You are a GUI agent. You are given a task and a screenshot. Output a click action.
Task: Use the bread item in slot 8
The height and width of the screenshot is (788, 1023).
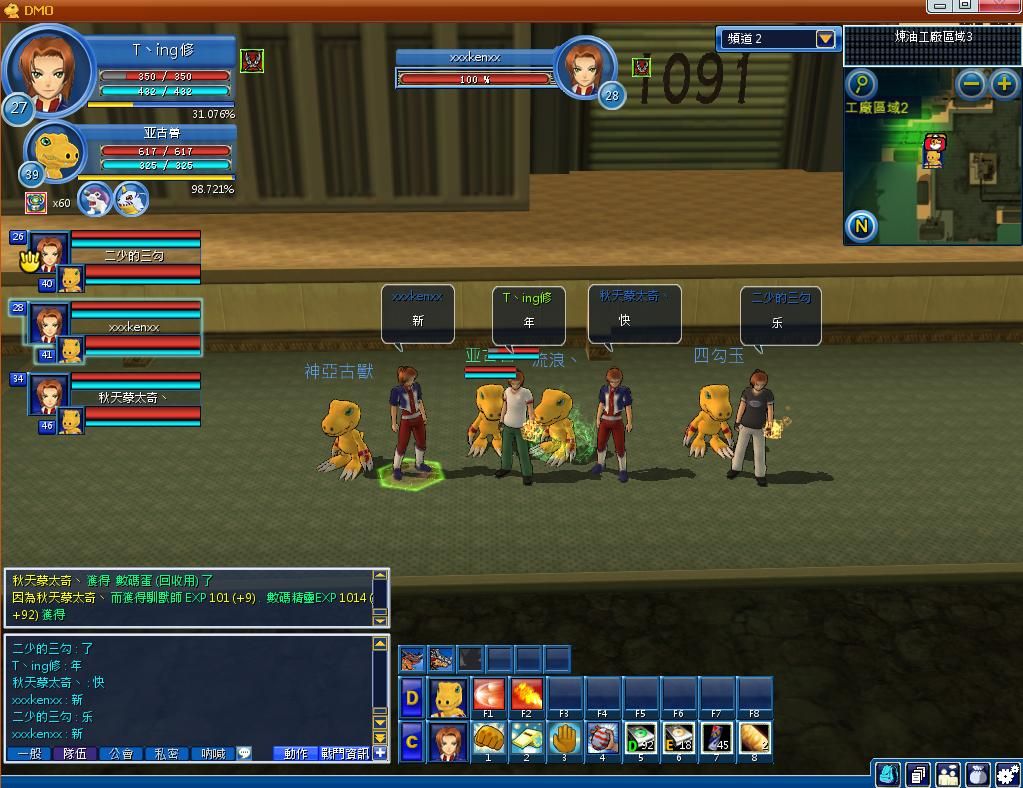point(754,739)
